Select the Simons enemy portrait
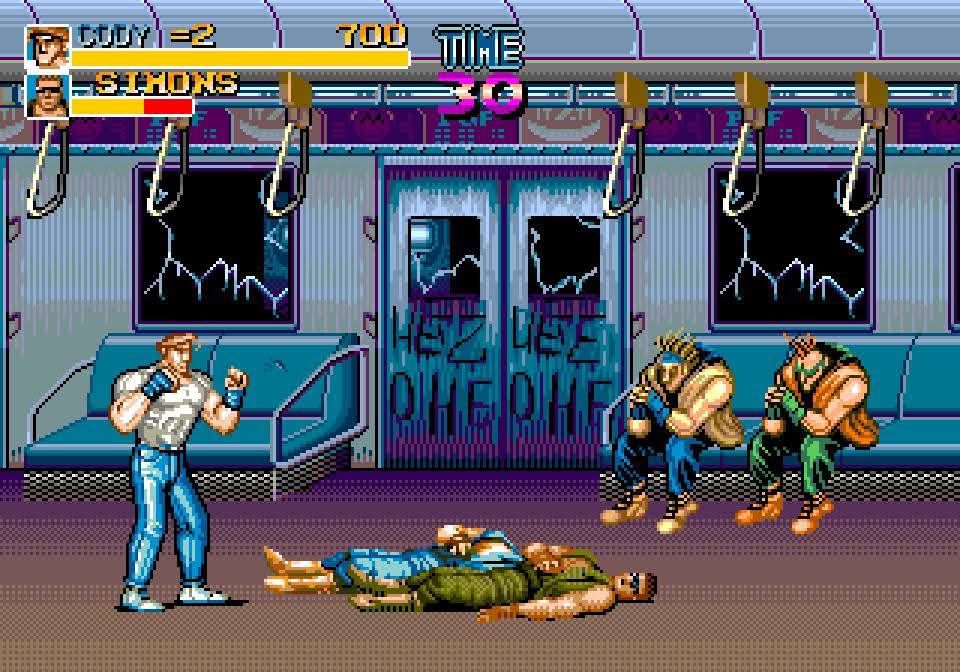This screenshot has width=960, height=672. pyautogui.click(x=47, y=95)
